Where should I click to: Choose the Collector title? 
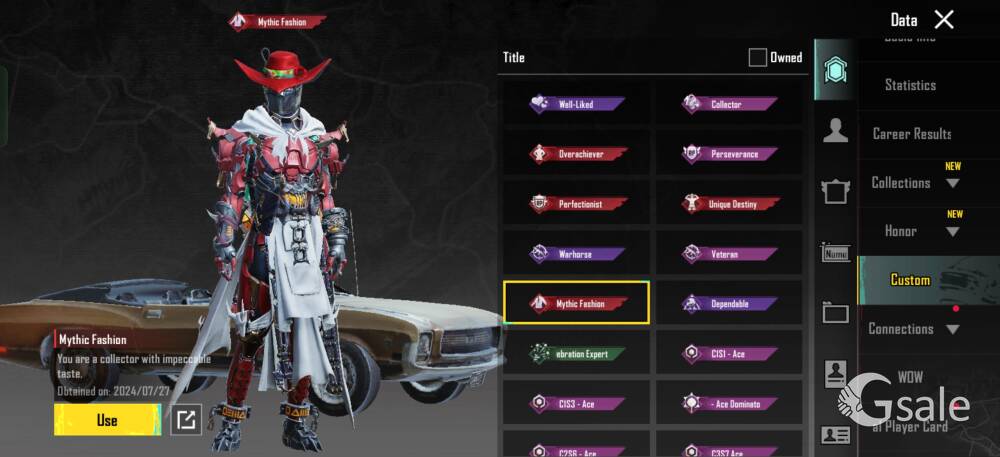tap(729, 103)
